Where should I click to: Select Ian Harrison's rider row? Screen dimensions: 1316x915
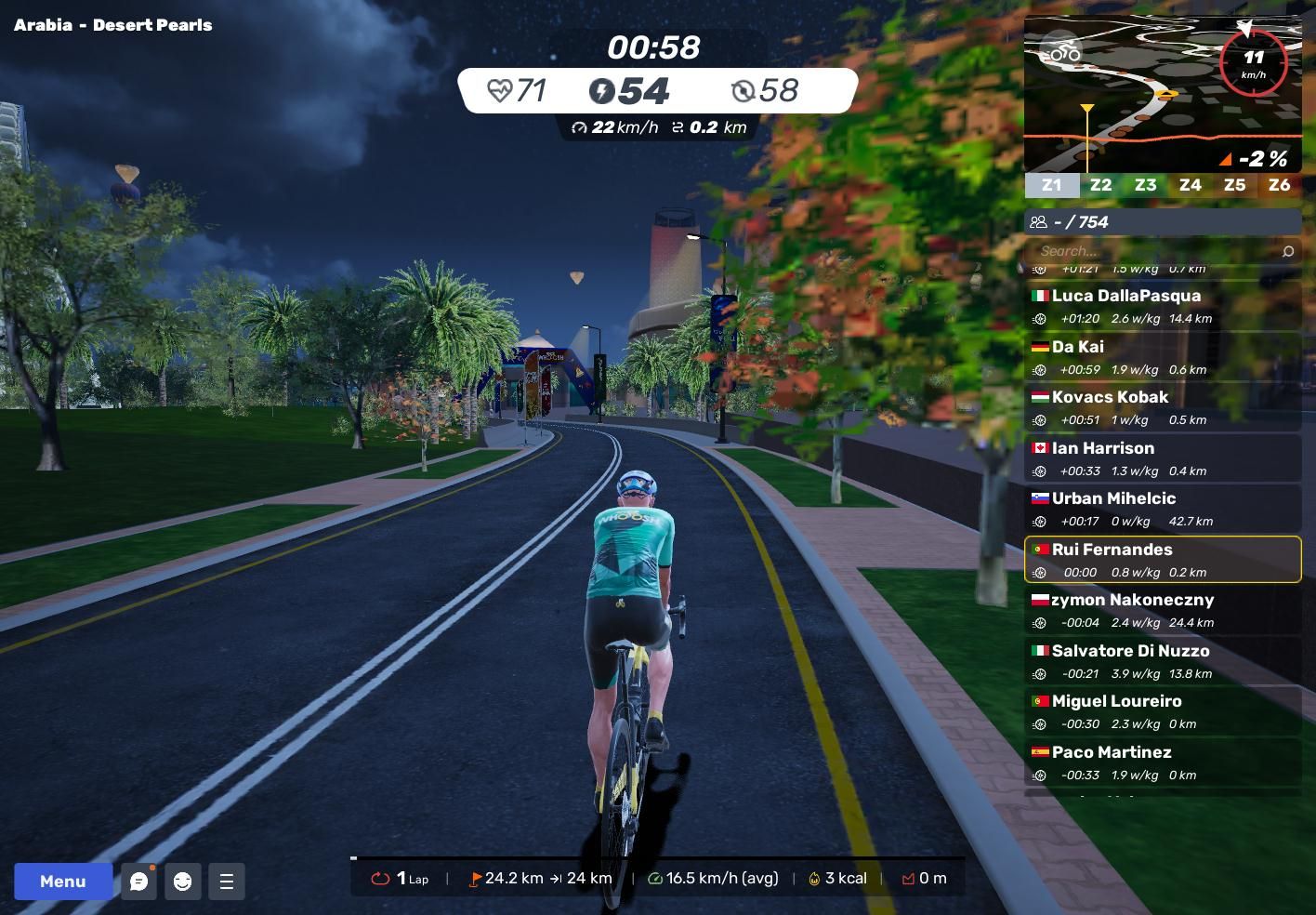[1162, 458]
